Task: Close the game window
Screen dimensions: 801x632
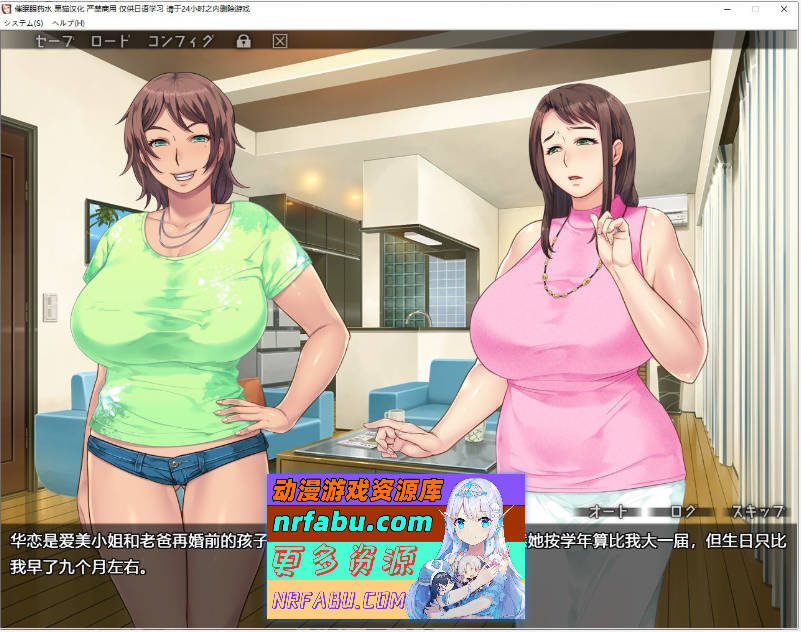Action: [782, 8]
